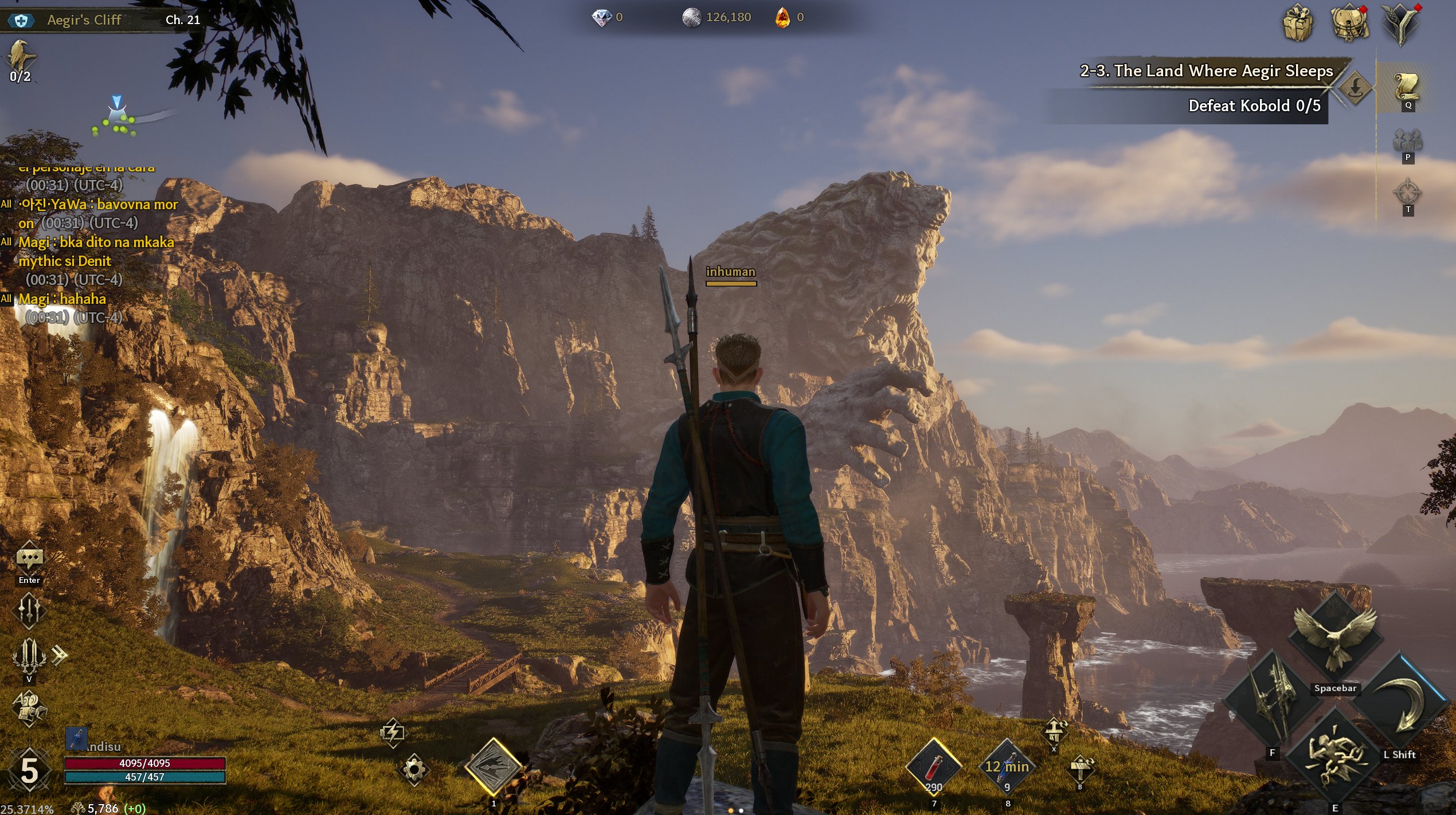Viewport: 1456px width, 815px height.
Task: Toggle the lightning bolt battery icon
Action: click(x=393, y=732)
